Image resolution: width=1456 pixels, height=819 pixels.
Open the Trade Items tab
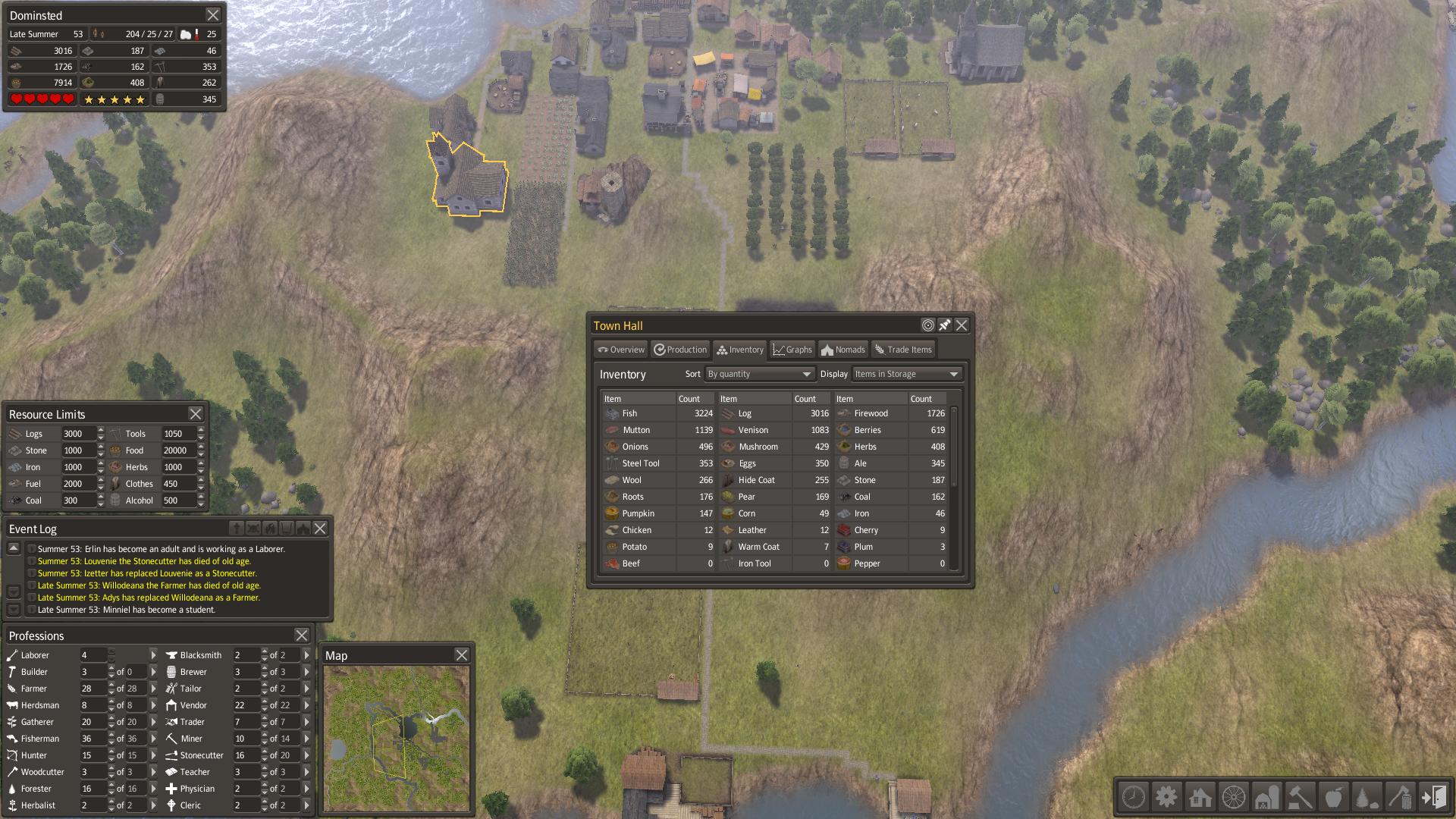(902, 350)
